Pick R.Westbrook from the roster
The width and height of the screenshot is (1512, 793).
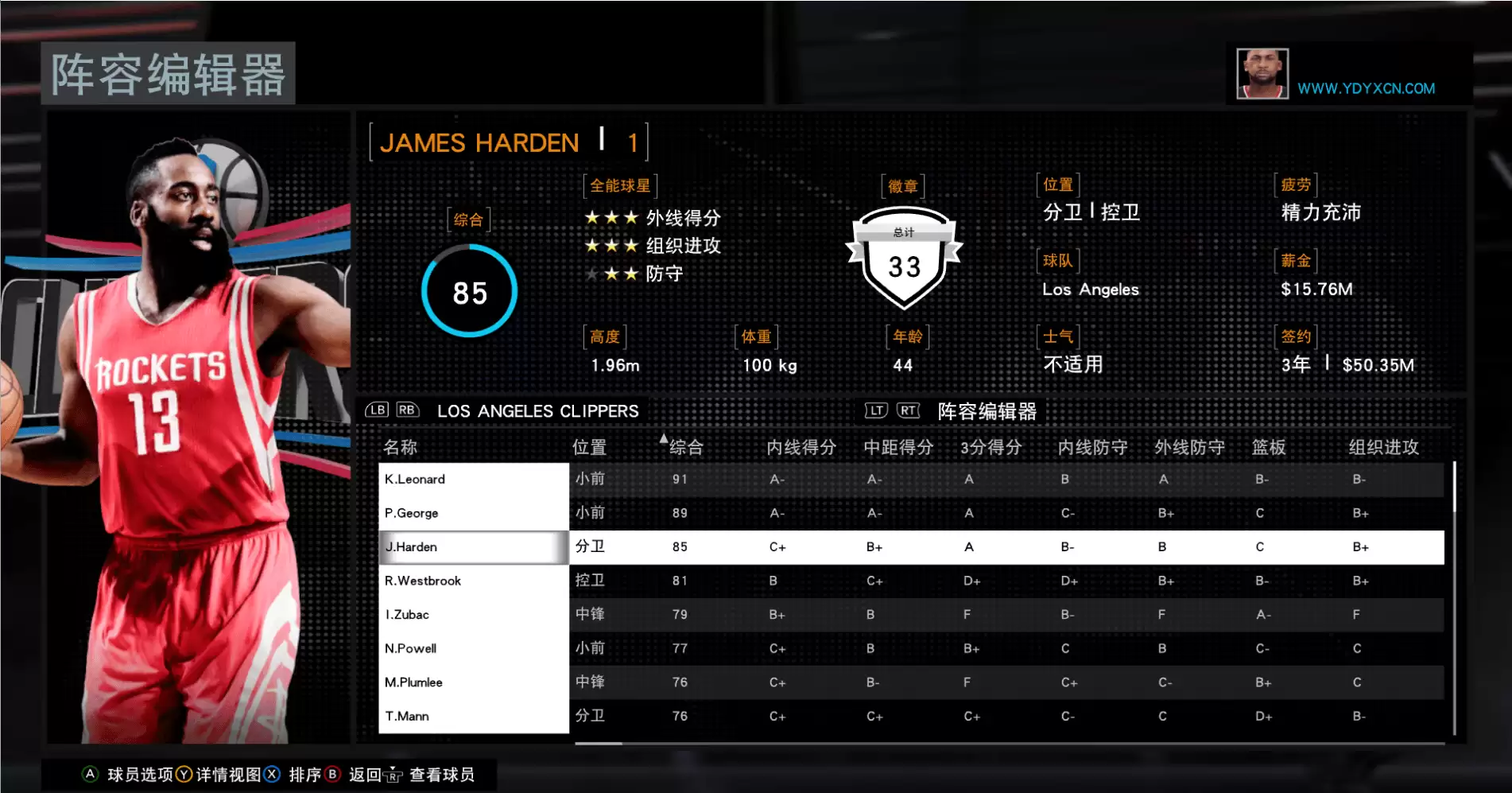click(x=474, y=581)
